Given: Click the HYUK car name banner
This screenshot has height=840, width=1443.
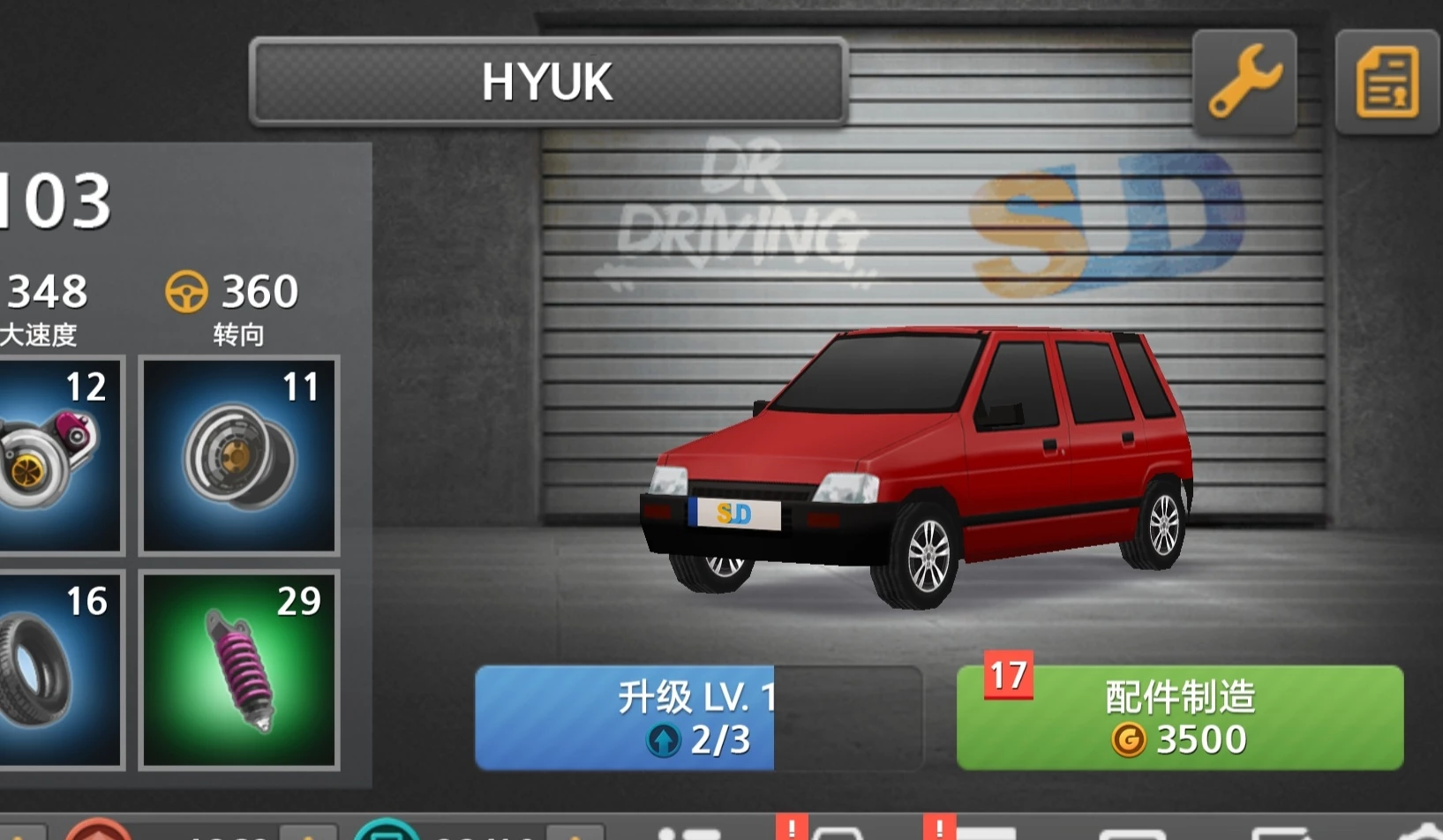Looking at the screenshot, I should tap(548, 82).
